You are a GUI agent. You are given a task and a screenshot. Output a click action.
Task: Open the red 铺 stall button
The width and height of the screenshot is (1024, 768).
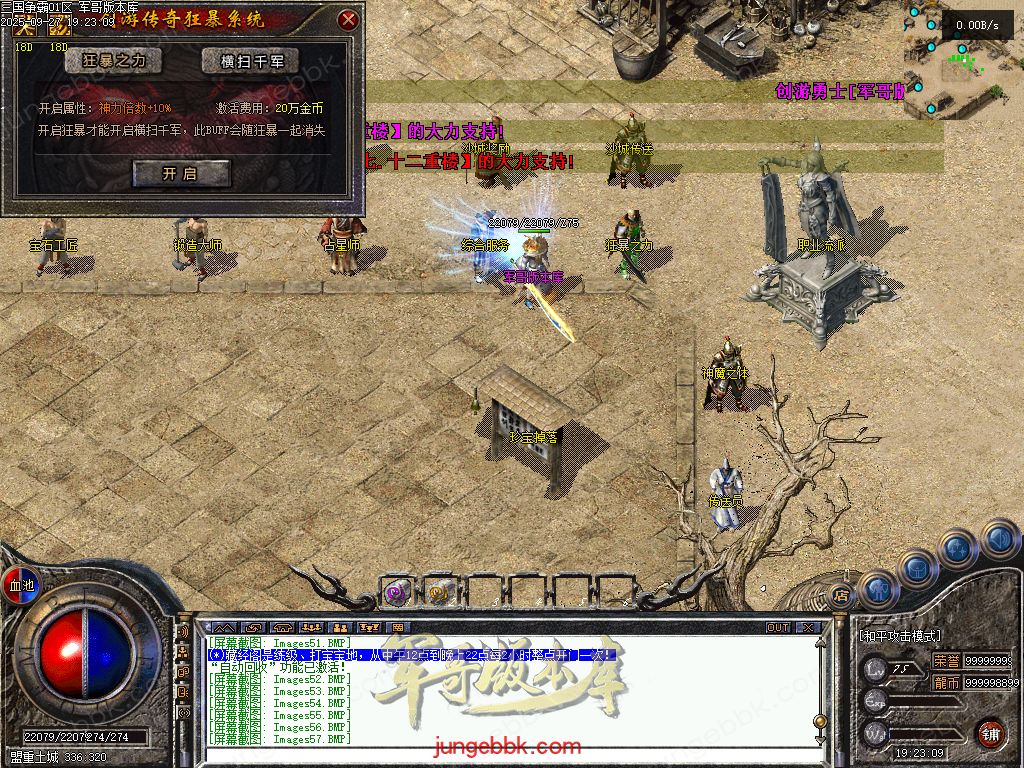(990, 732)
